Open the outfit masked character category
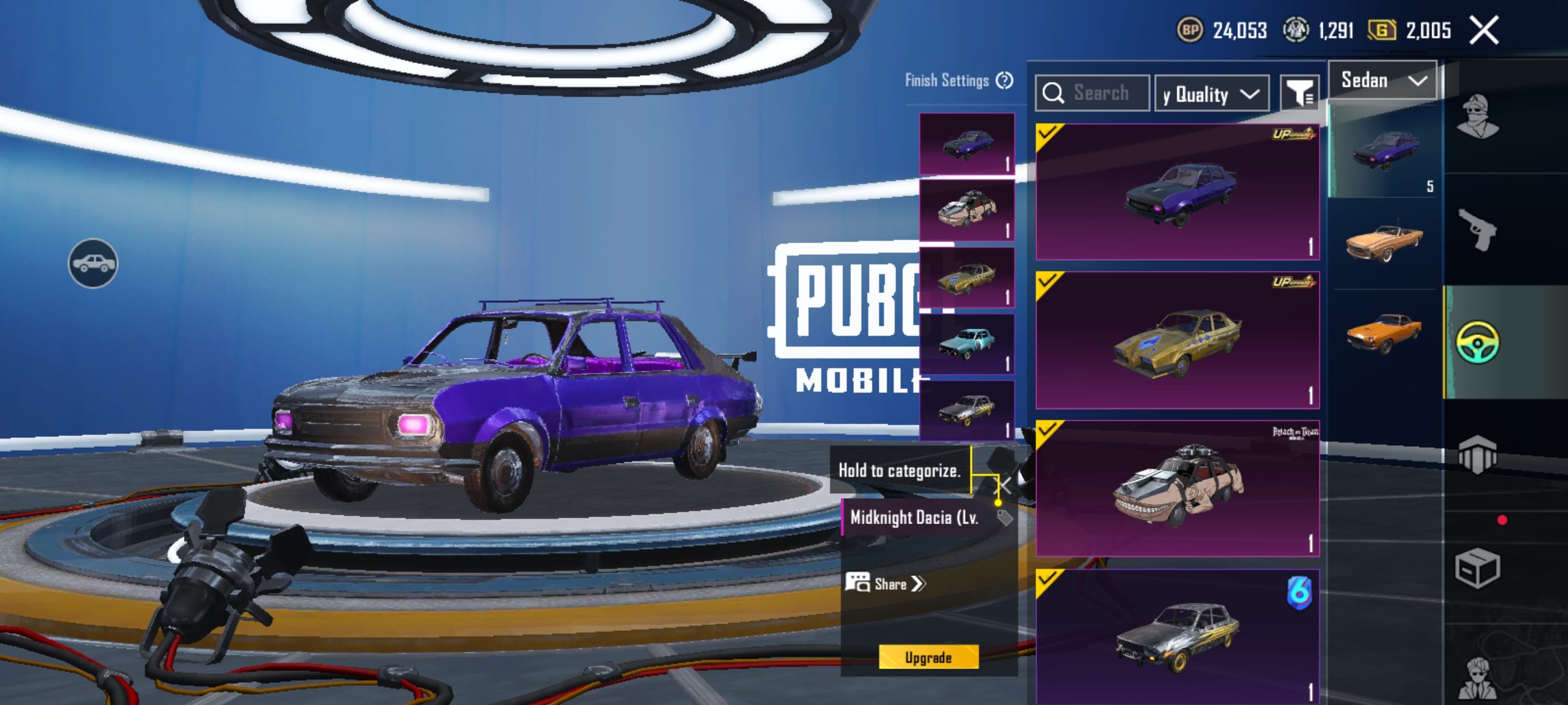1568x705 pixels. [1477, 117]
